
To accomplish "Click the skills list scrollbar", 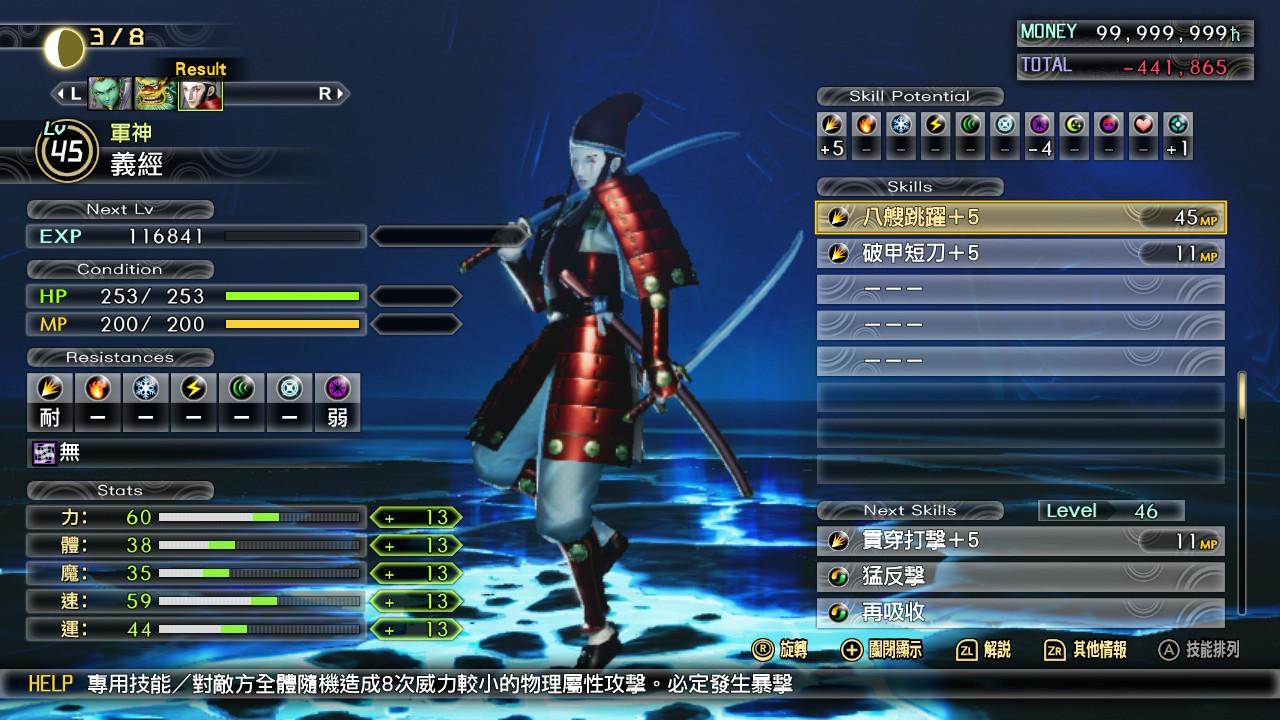I will coord(1242,396).
